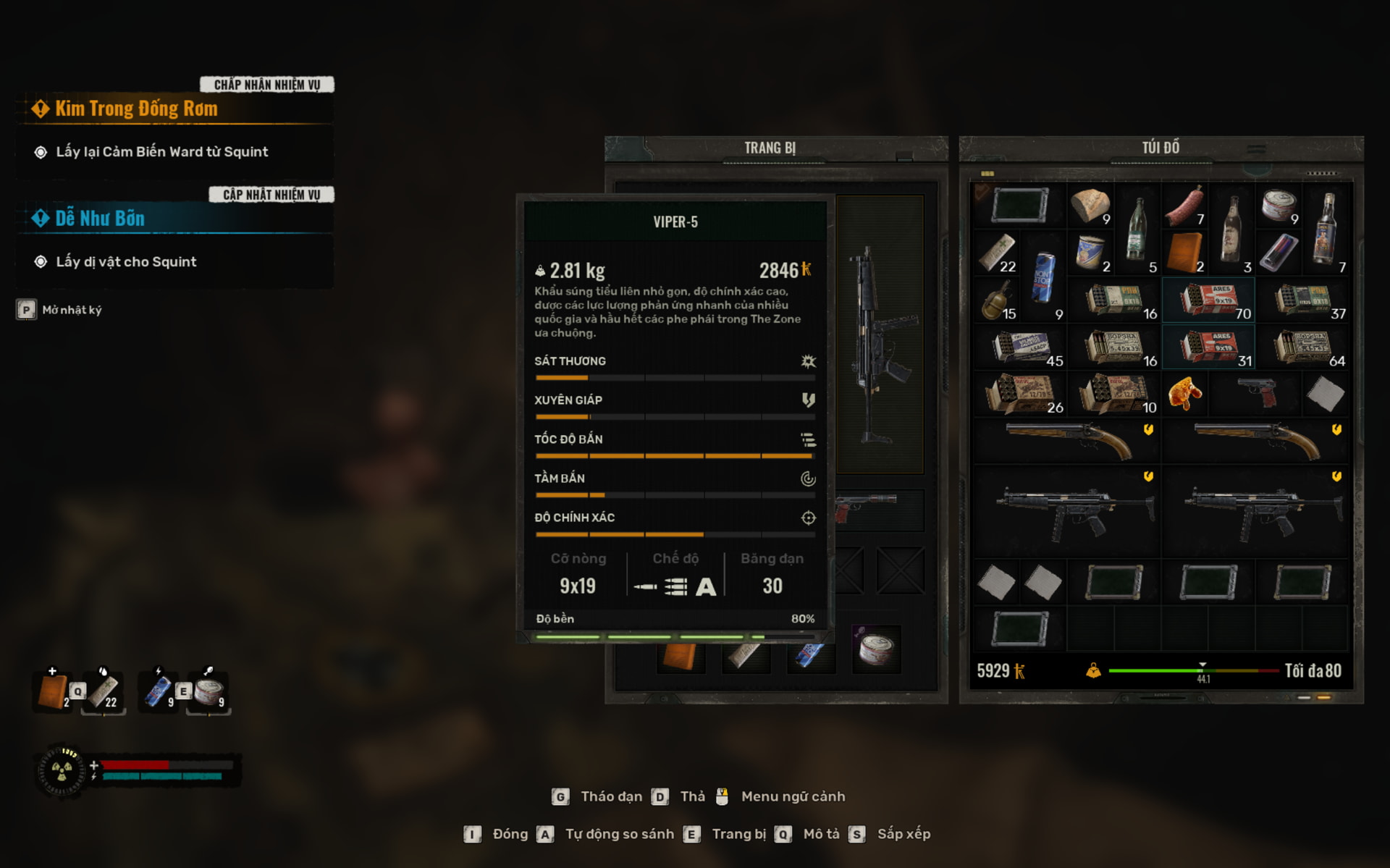Open the Dễ Như Bỡn quest tracker

coord(100,219)
